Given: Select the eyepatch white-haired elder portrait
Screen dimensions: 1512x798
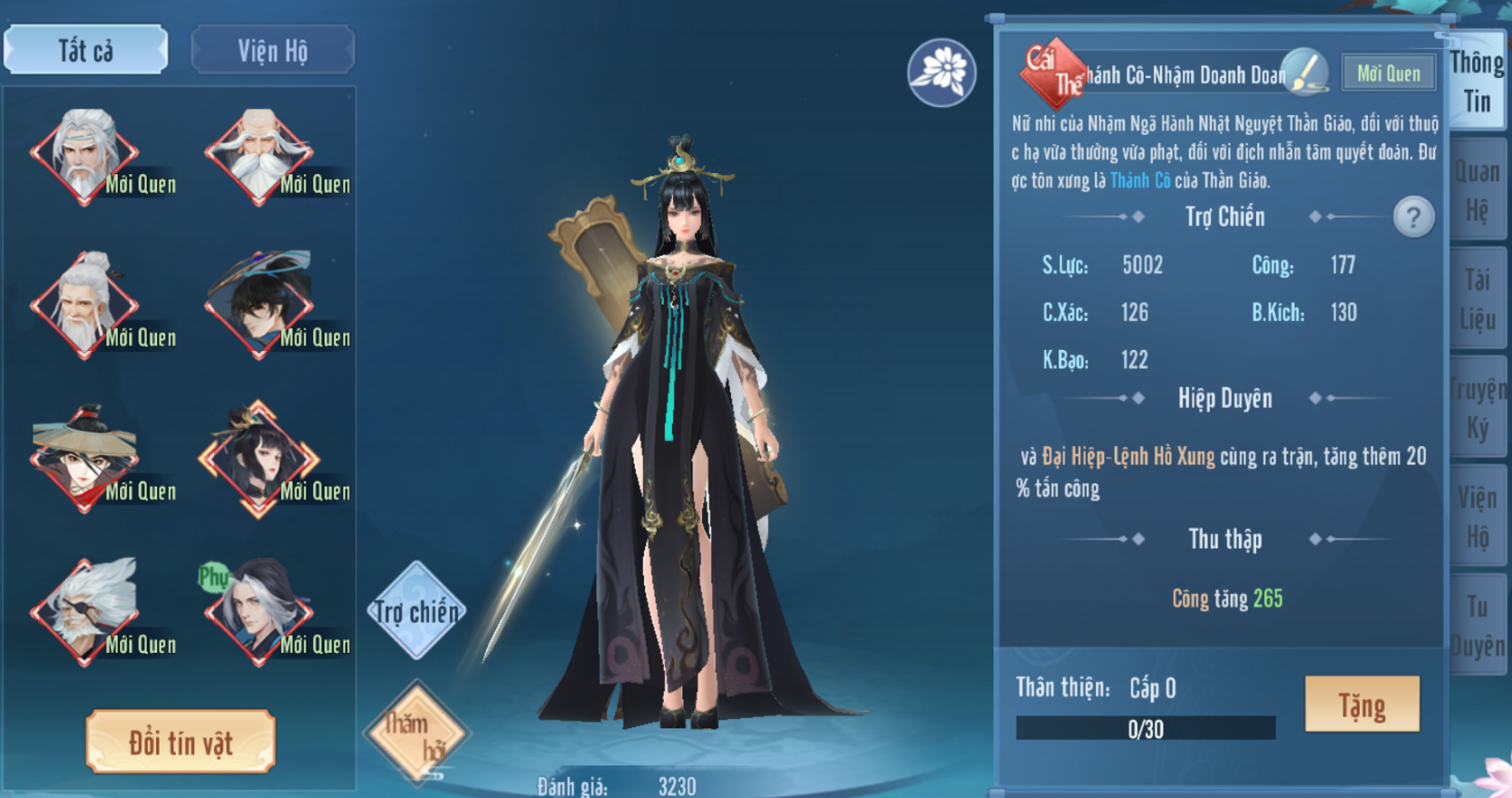Looking at the screenshot, I should pyautogui.click(x=84, y=609).
